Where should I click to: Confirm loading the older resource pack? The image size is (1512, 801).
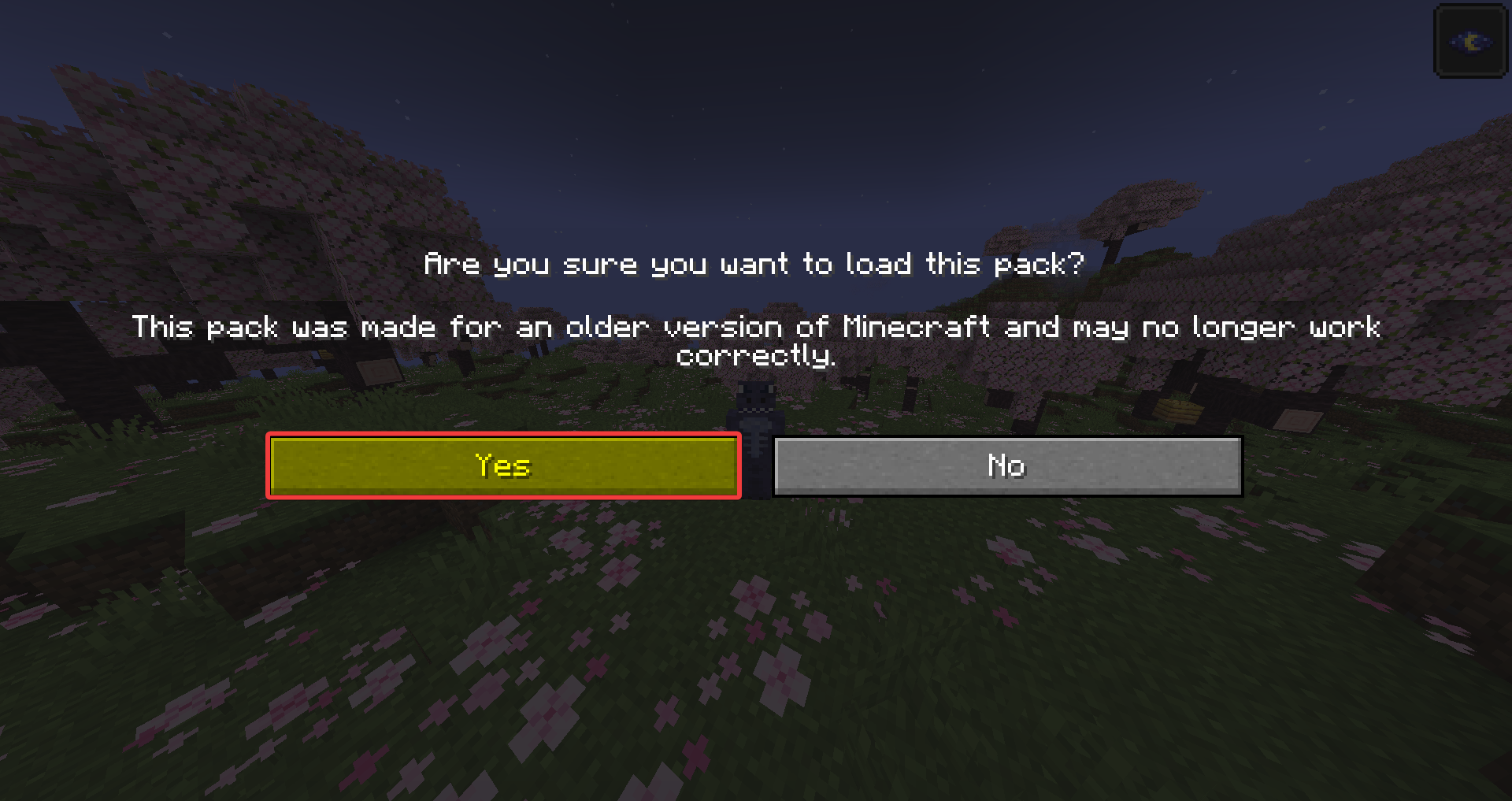504,465
